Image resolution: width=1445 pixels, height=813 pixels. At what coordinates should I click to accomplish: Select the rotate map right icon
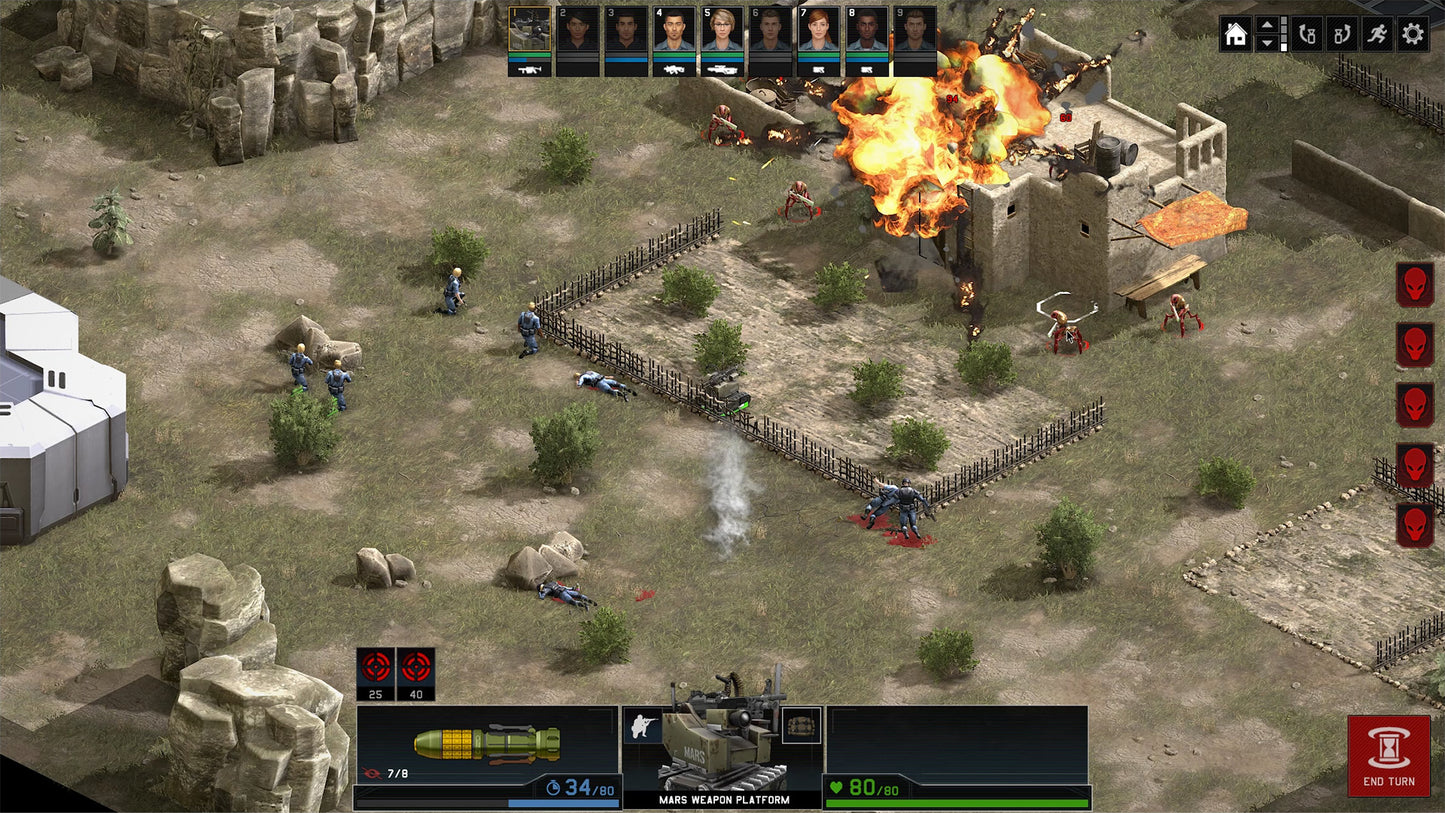pos(1340,34)
